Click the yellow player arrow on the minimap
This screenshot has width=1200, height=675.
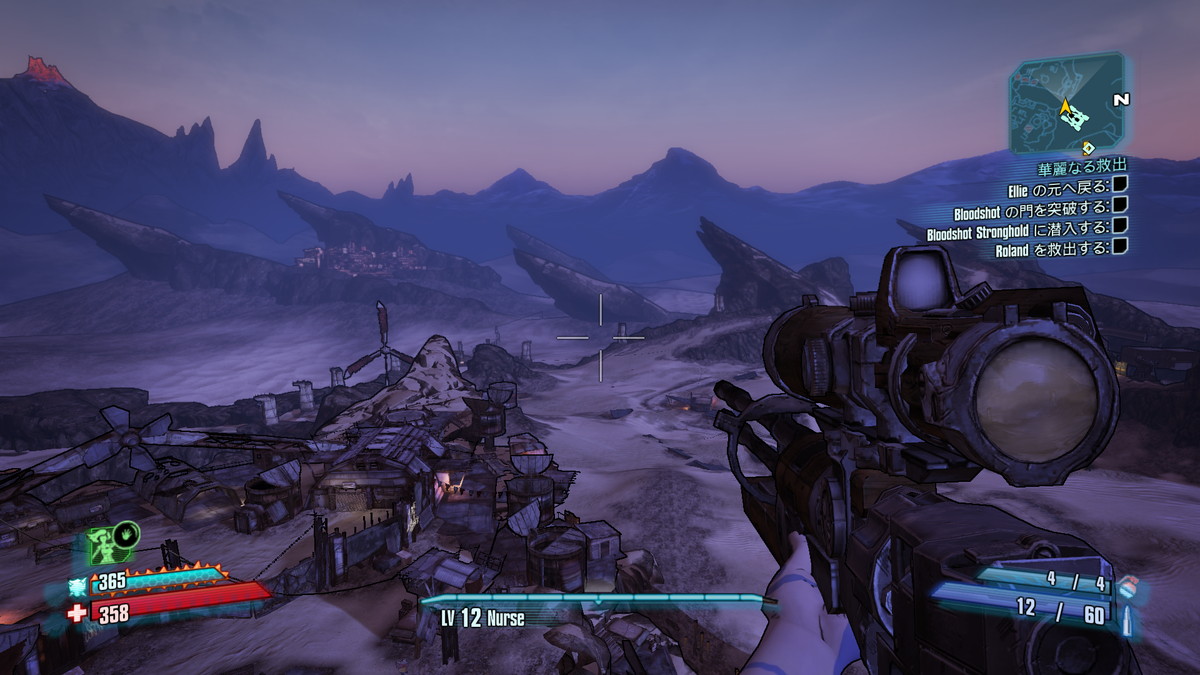(x=1066, y=106)
